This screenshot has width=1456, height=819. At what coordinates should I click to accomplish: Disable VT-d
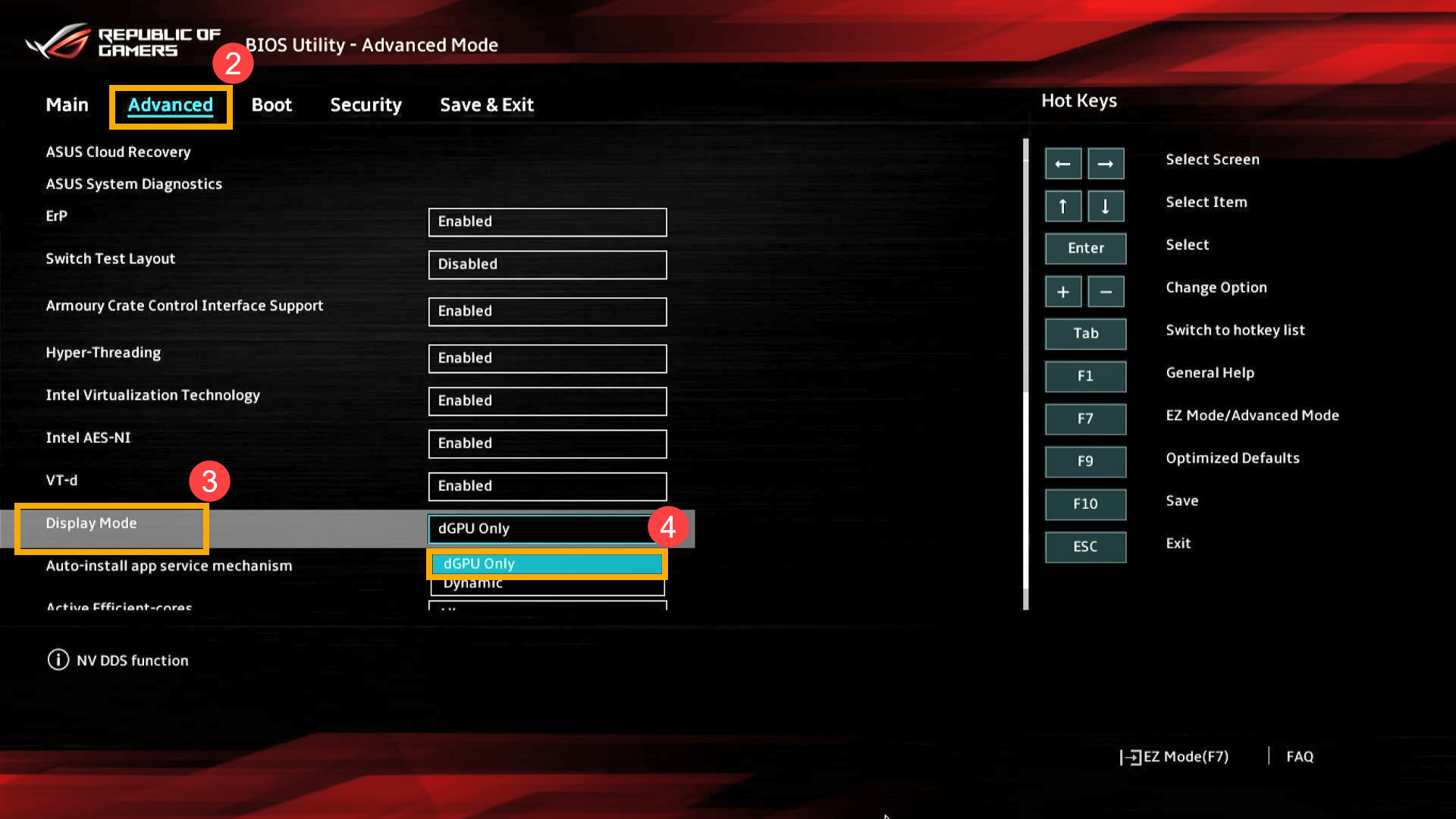pyautogui.click(x=547, y=486)
